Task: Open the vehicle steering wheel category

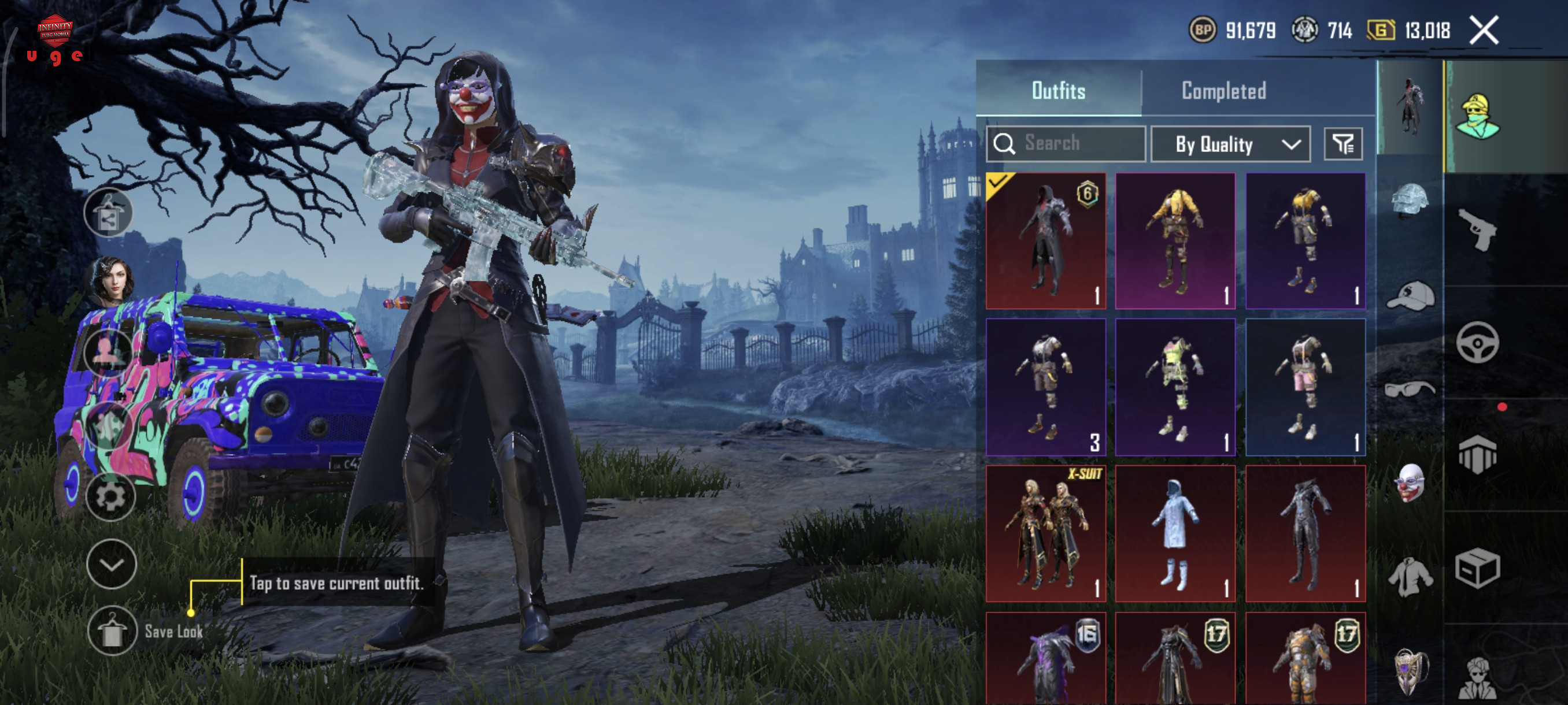Action: click(x=1477, y=343)
